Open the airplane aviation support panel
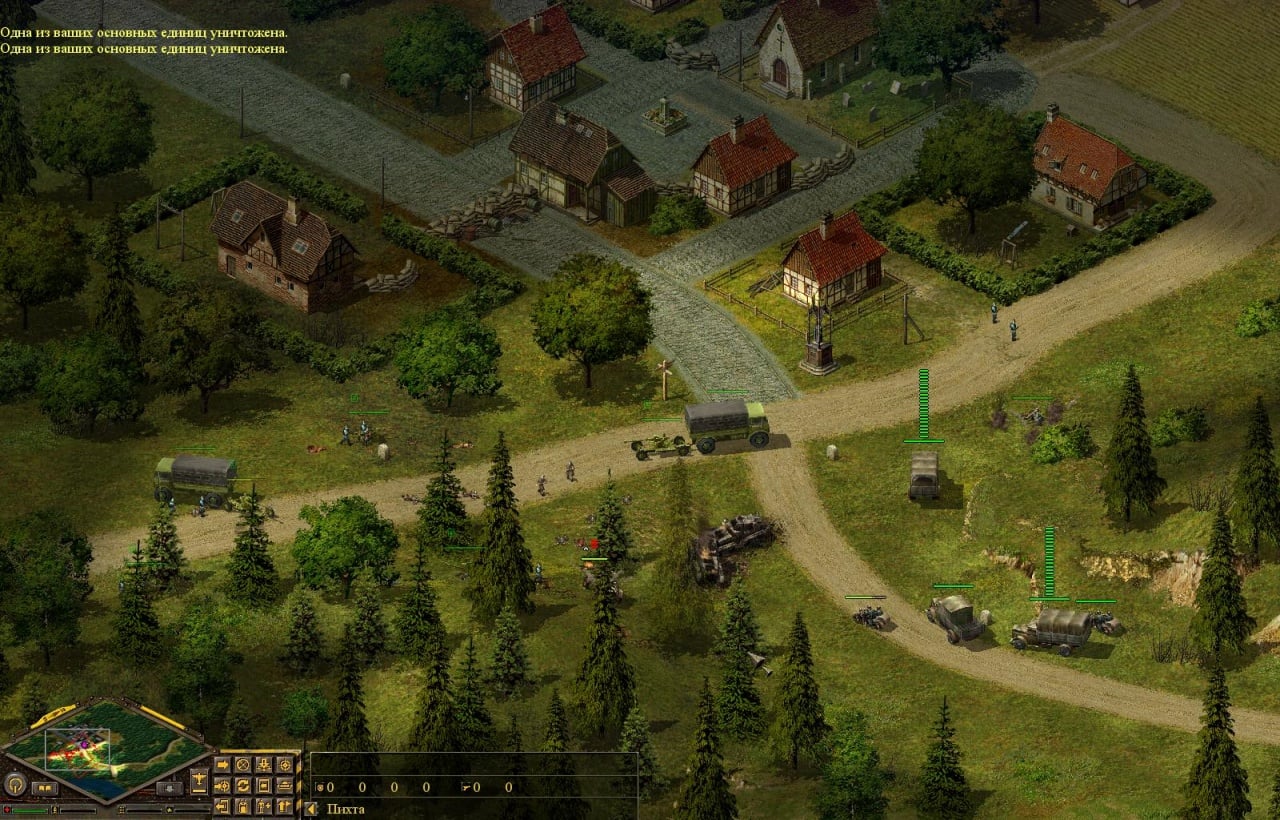 click(199, 782)
